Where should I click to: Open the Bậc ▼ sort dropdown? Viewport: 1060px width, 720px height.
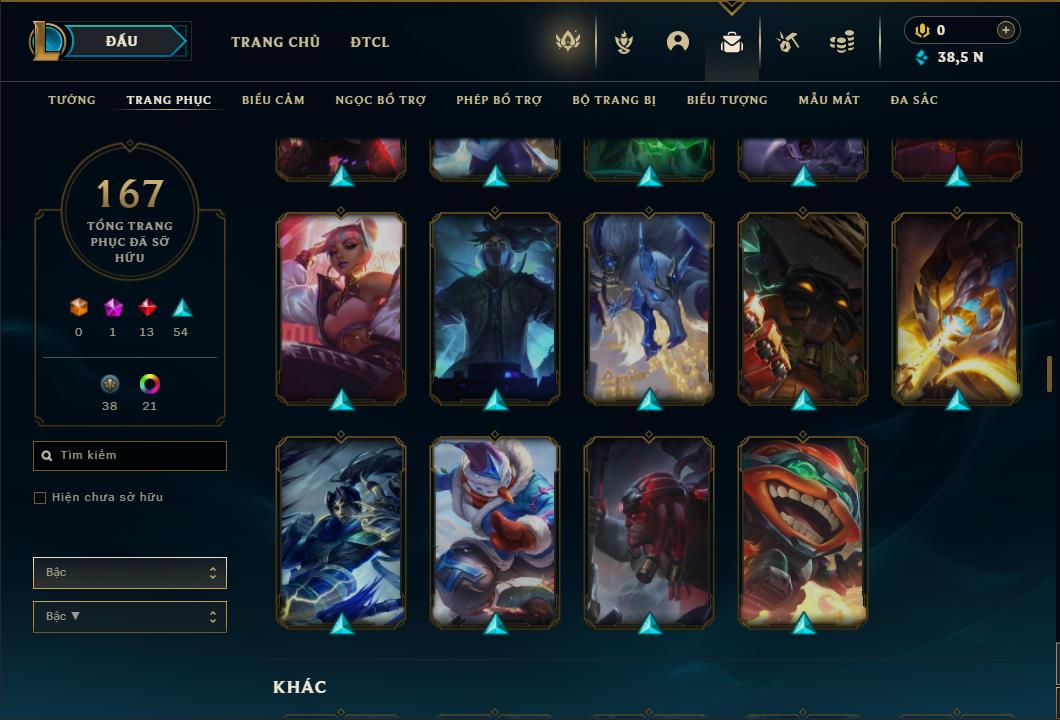pyautogui.click(x=130, y=617)
